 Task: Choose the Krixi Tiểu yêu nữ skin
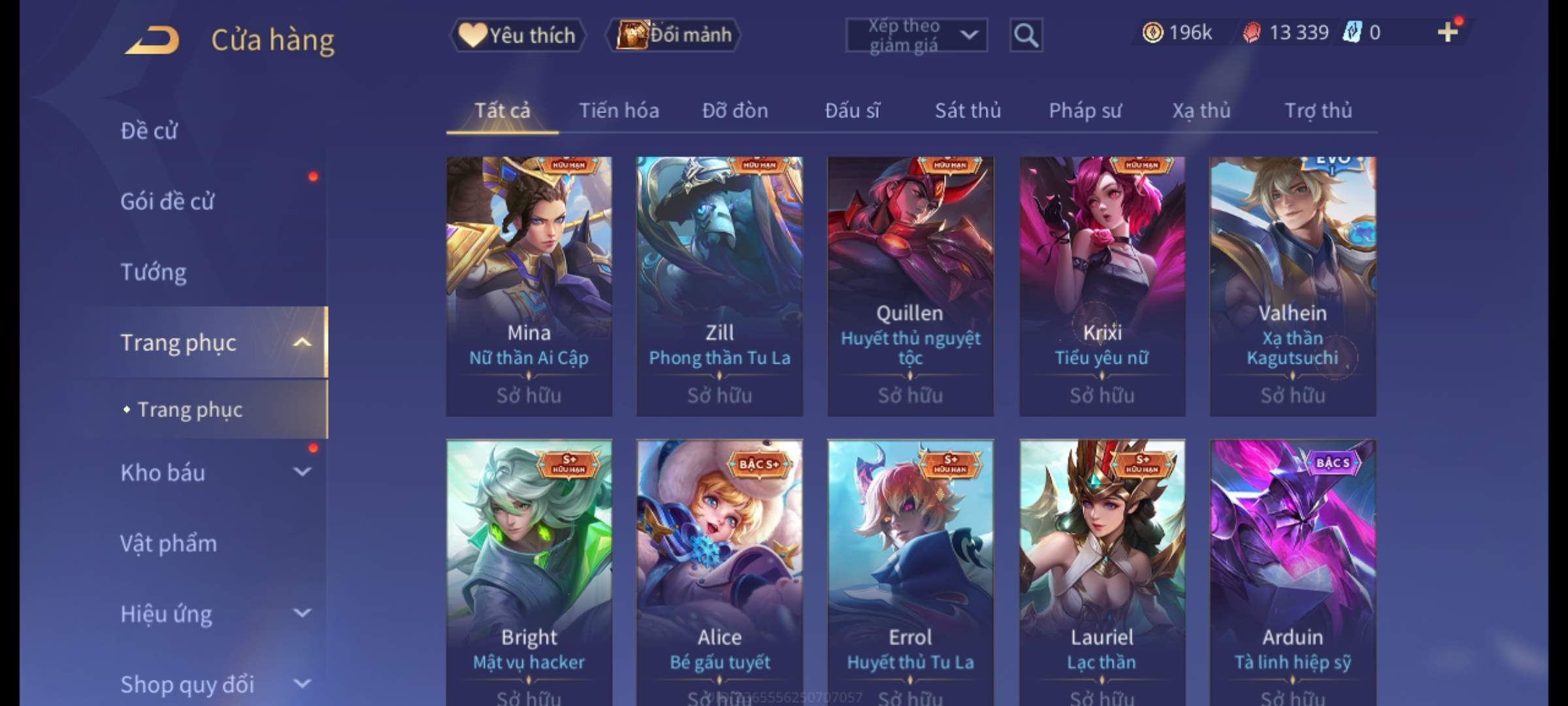pyautogui.click(x=1102, y=286)
